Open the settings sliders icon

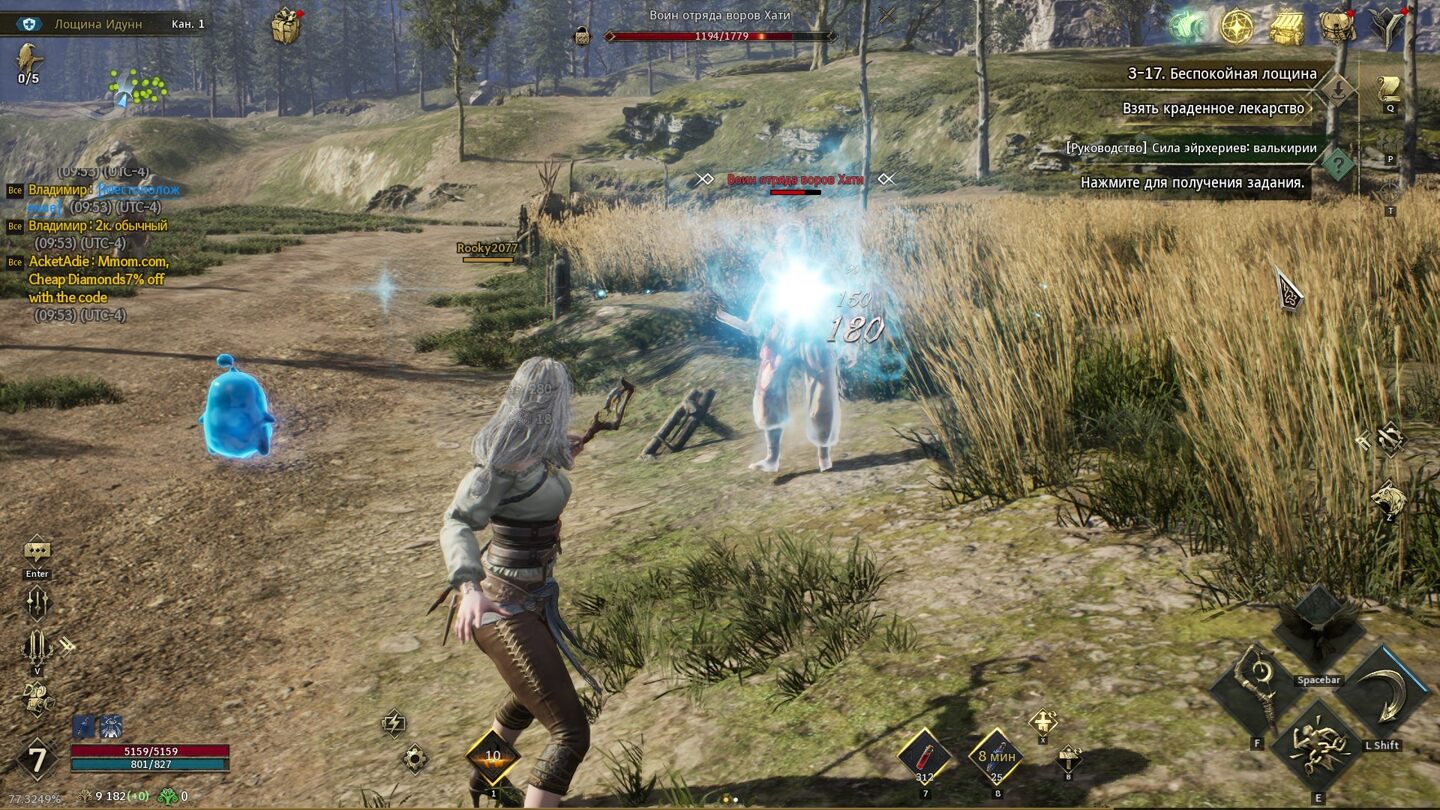37,602
